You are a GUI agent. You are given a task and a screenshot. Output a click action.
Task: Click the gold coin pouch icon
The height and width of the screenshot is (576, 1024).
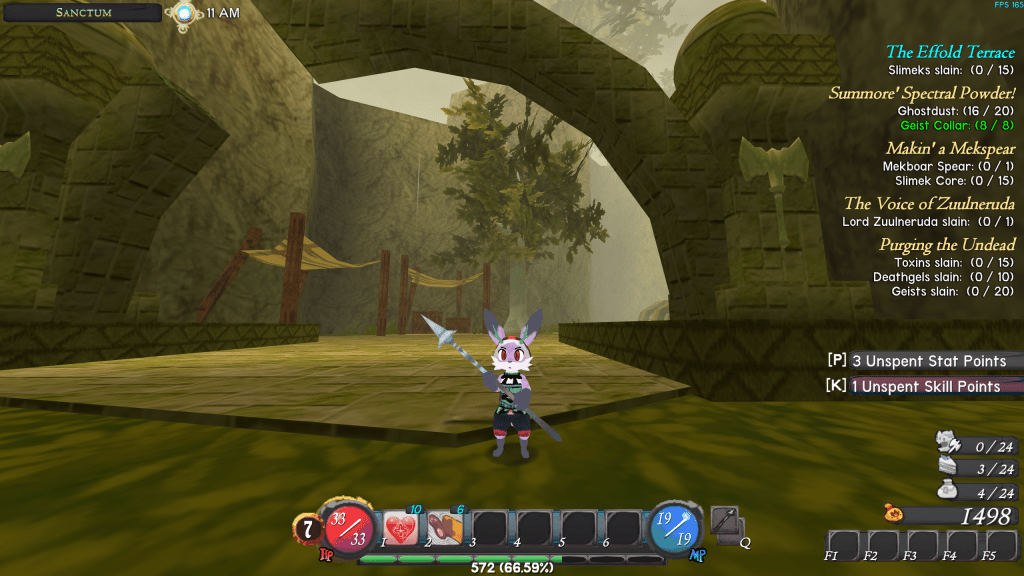[x=893, y=515]
